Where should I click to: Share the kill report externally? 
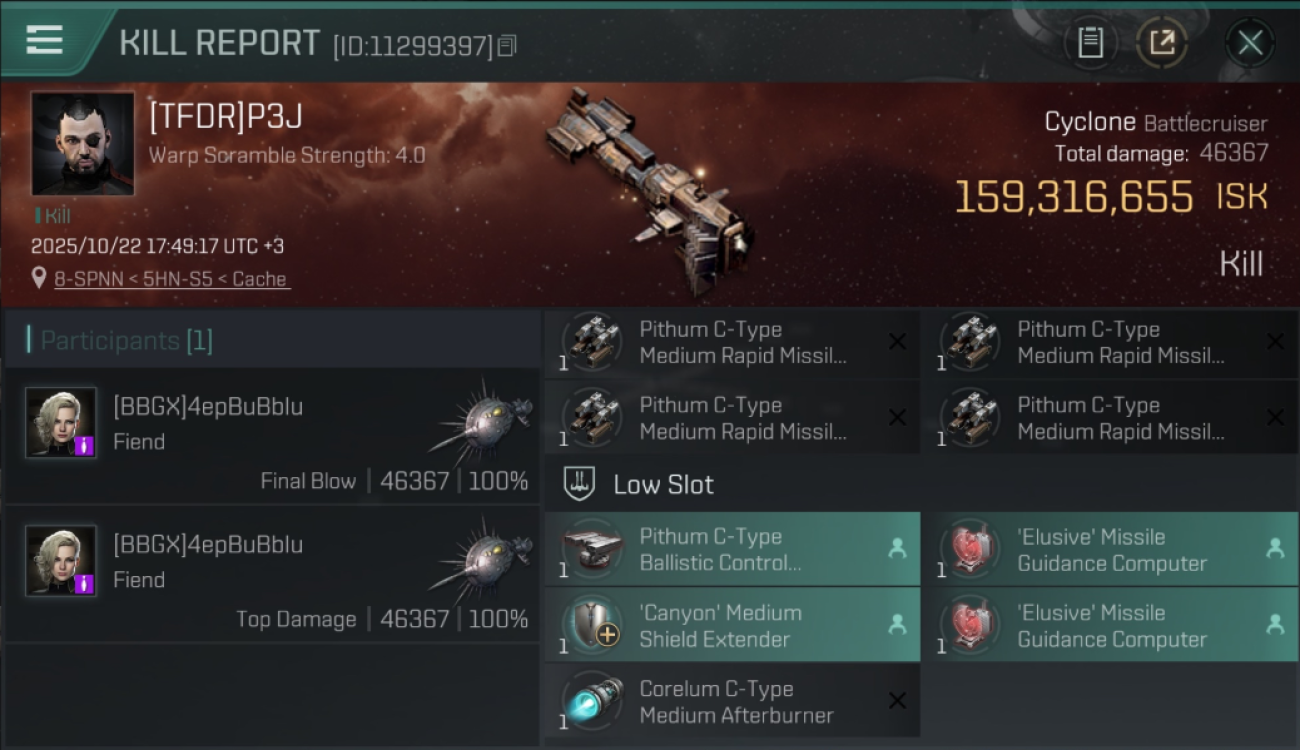[1161, 43]
